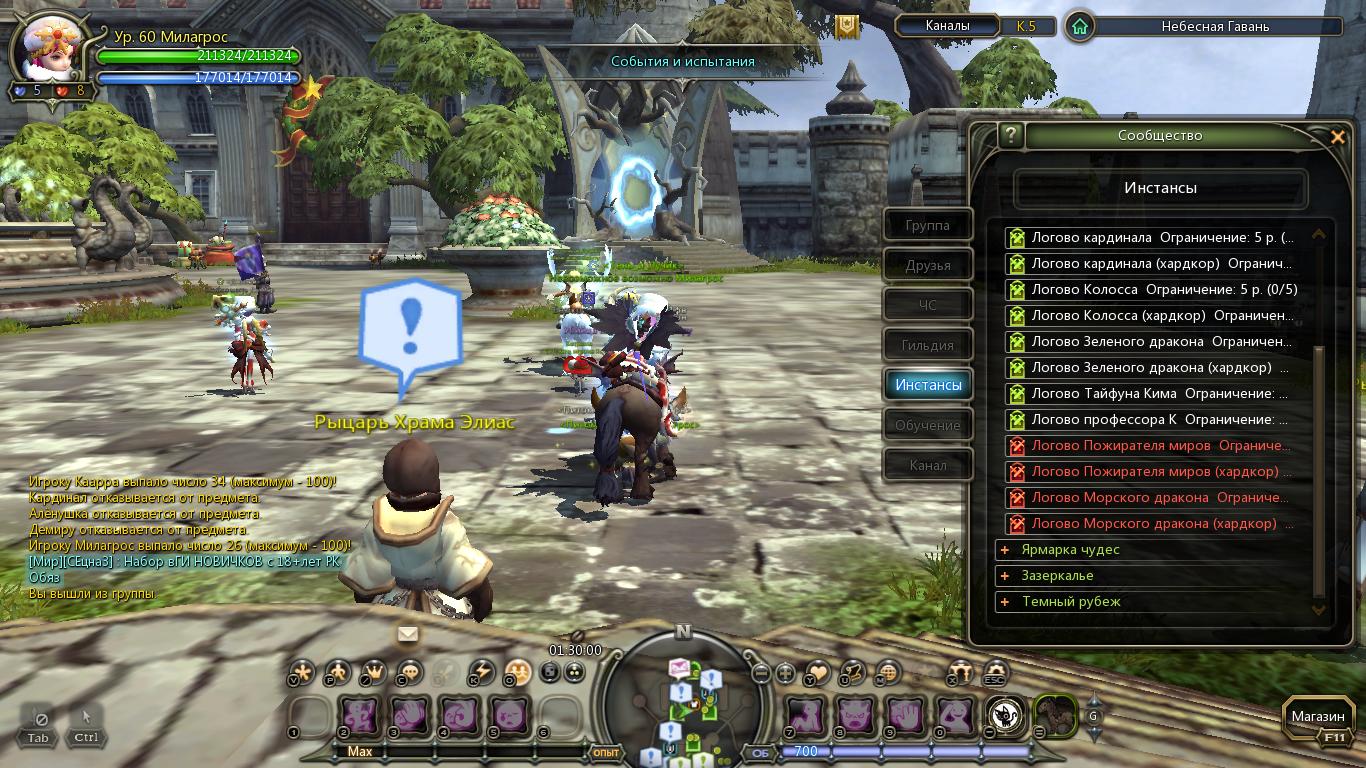Expand the Темный рубеж category
The image size is (1366, 768).
click(1005, 602)
